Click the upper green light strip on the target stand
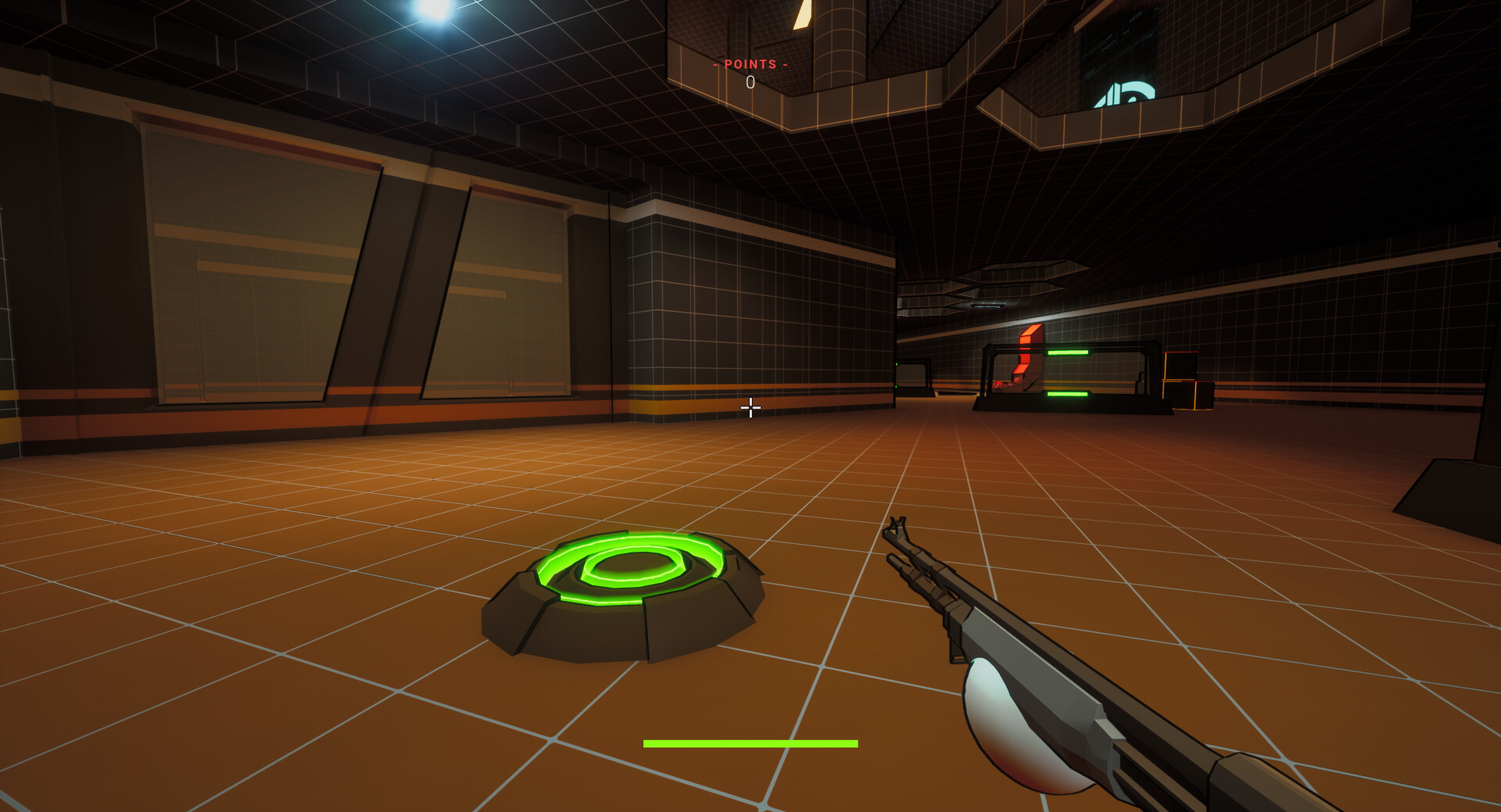This screenshot has width=1501, height=812. [1069, 353]
